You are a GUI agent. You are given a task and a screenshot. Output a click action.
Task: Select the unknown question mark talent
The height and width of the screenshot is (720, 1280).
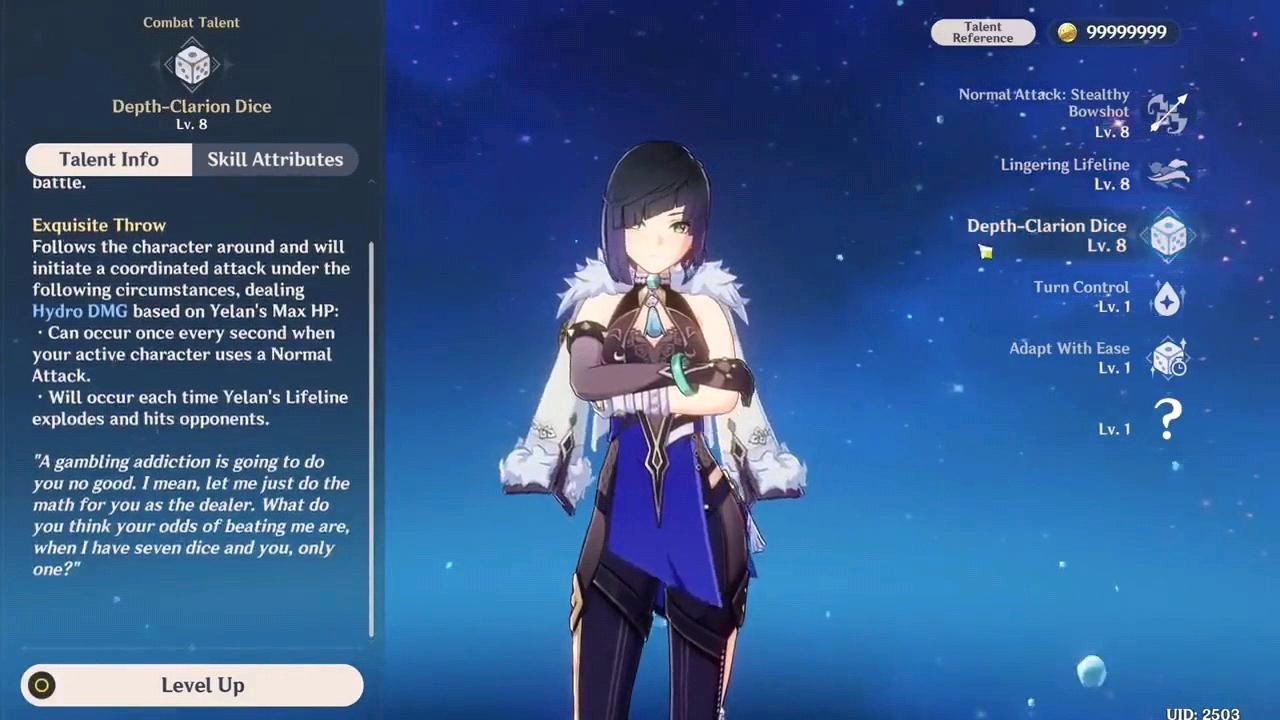coord(1167,419)
